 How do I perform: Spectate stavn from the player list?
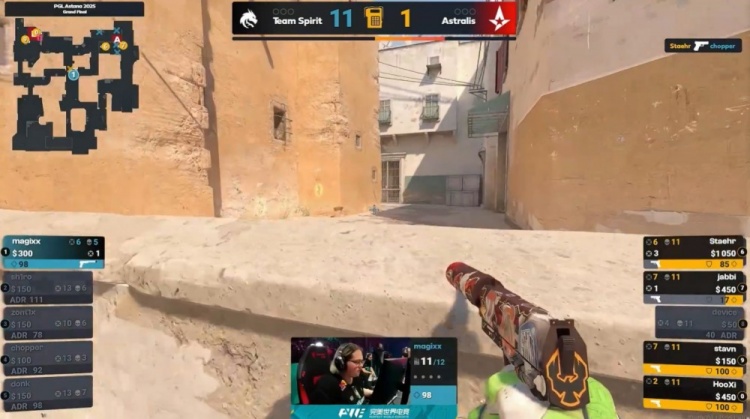click(x=696, y=358)
